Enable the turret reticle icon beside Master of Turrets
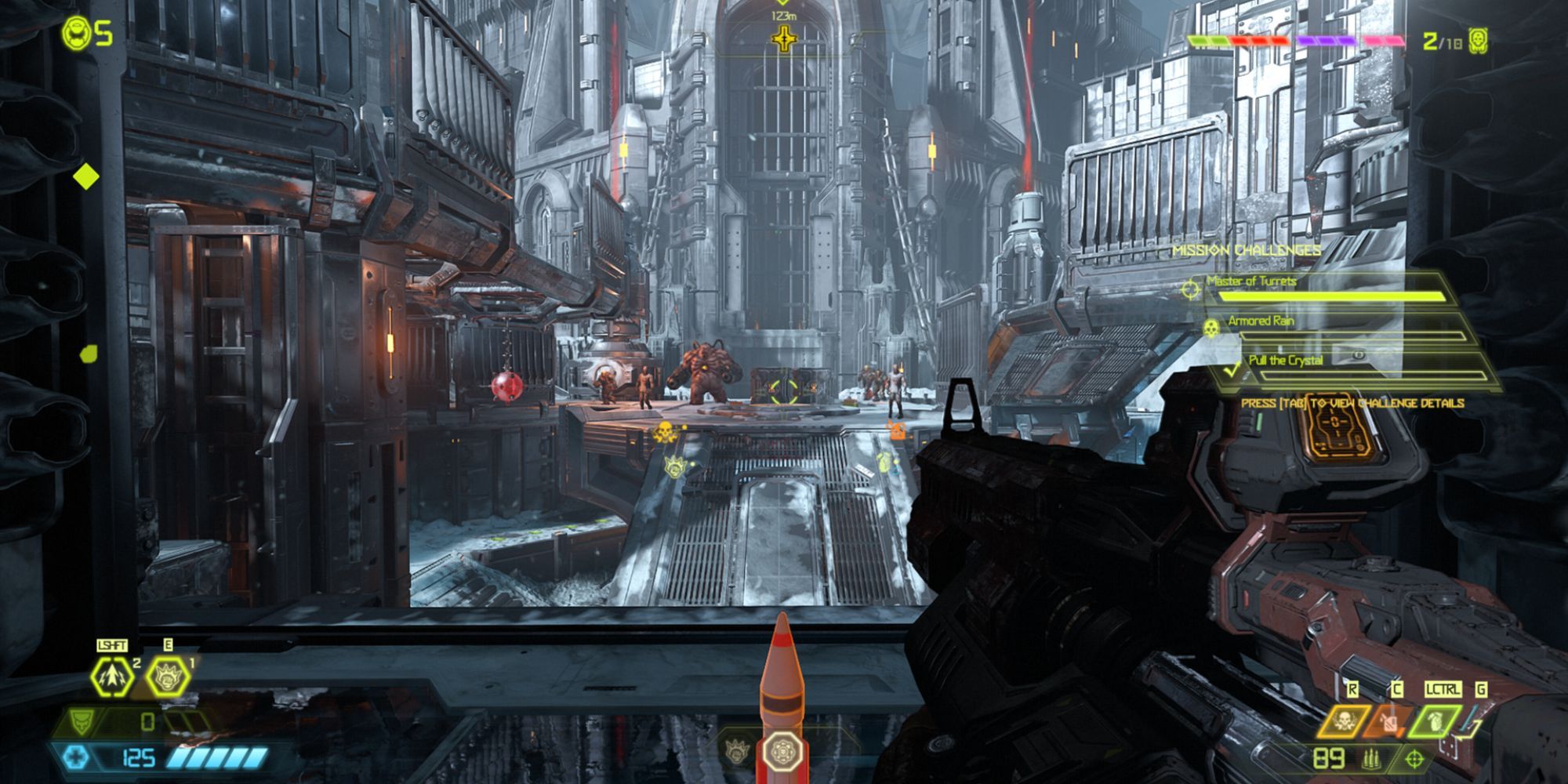 (1192, 290)
